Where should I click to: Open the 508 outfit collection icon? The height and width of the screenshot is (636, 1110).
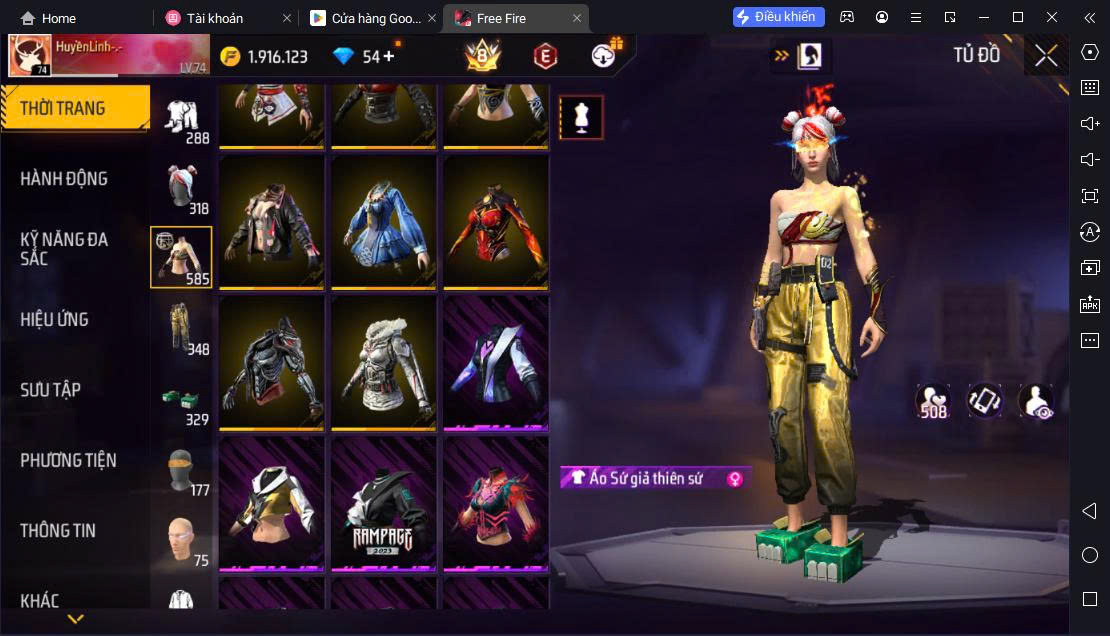[933, 401]
